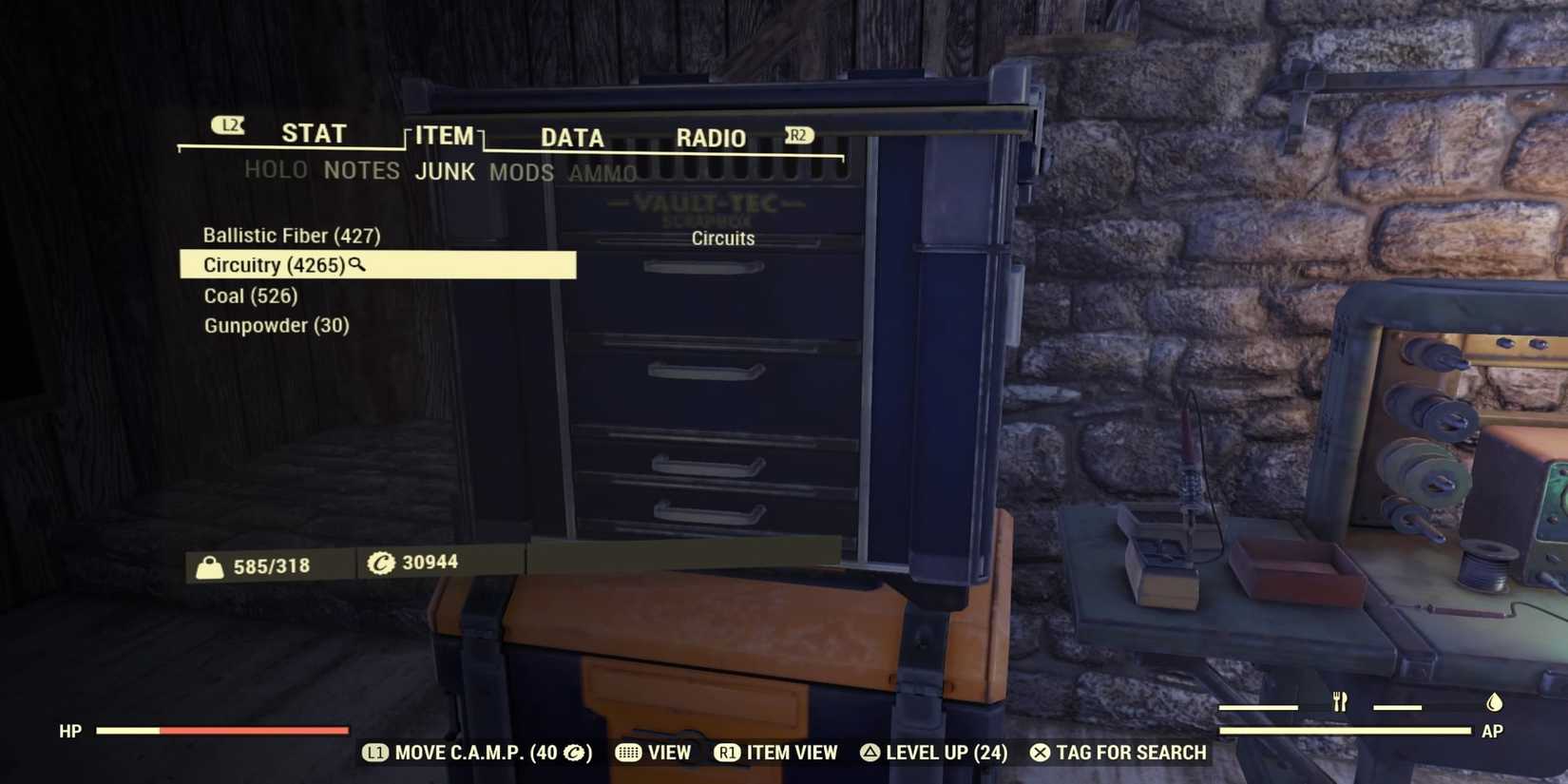Toggle search tagging on Ballistic Fiber
The image size is (1568, 784).
point(291,235)
